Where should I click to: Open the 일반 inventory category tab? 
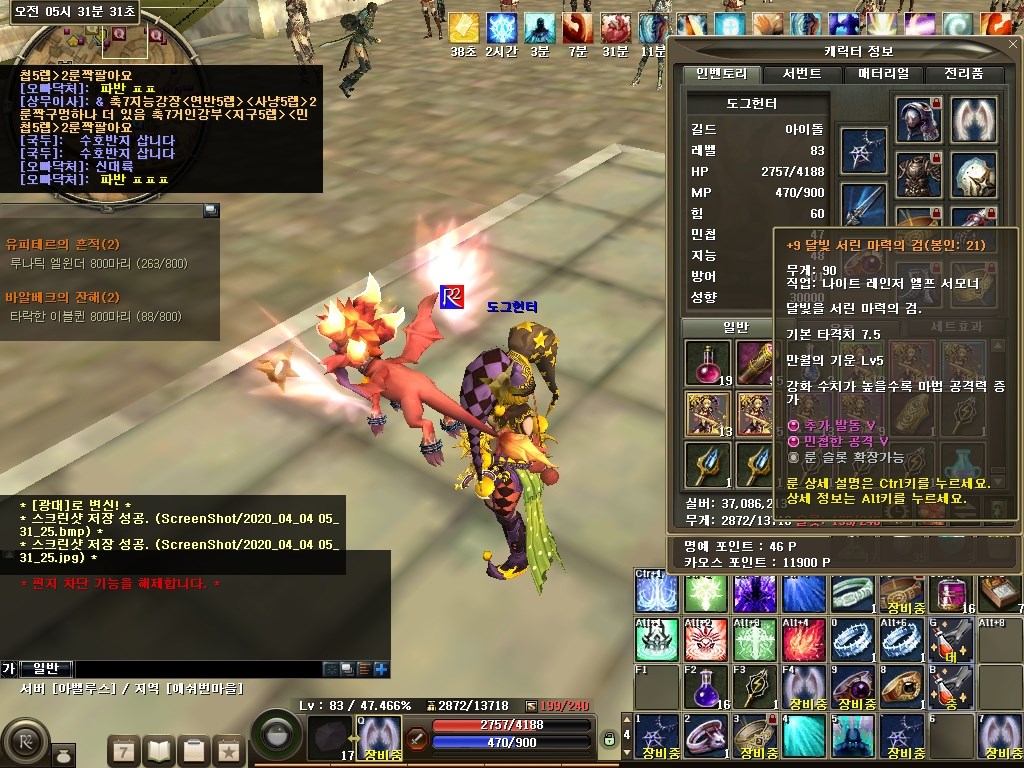(735, 327)
